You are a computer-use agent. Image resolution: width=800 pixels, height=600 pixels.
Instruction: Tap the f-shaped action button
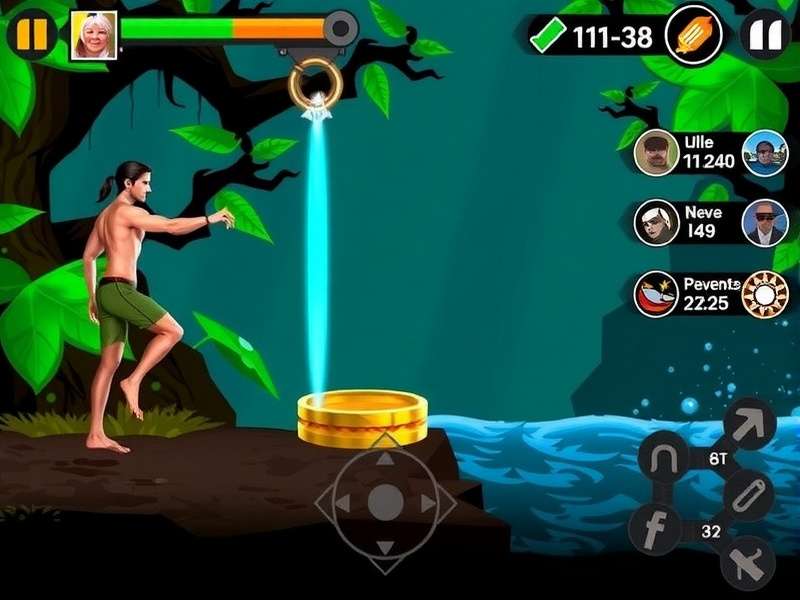pos(656,527)
